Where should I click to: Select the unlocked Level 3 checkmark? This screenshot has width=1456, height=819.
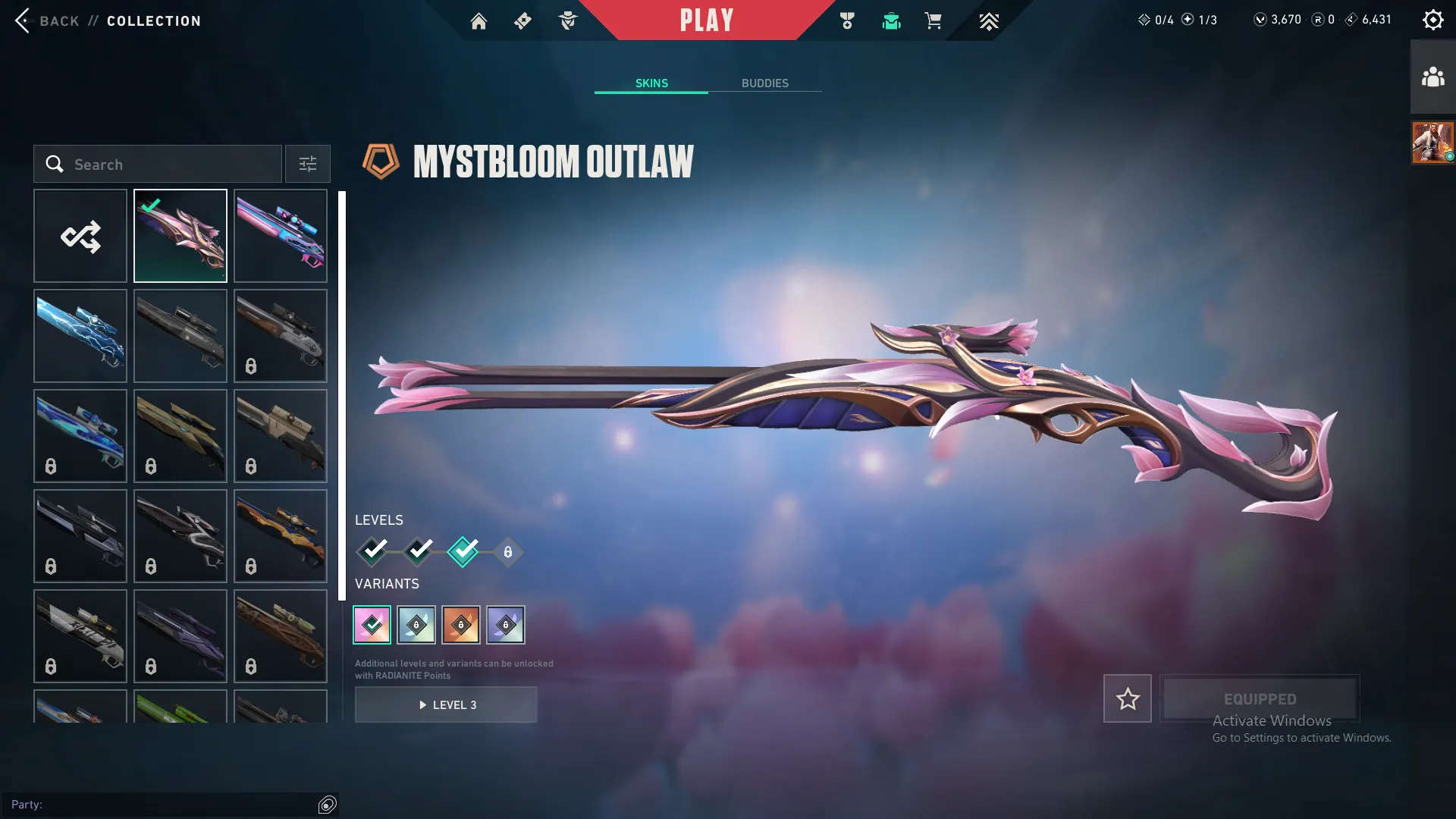(x=465, y=552)
